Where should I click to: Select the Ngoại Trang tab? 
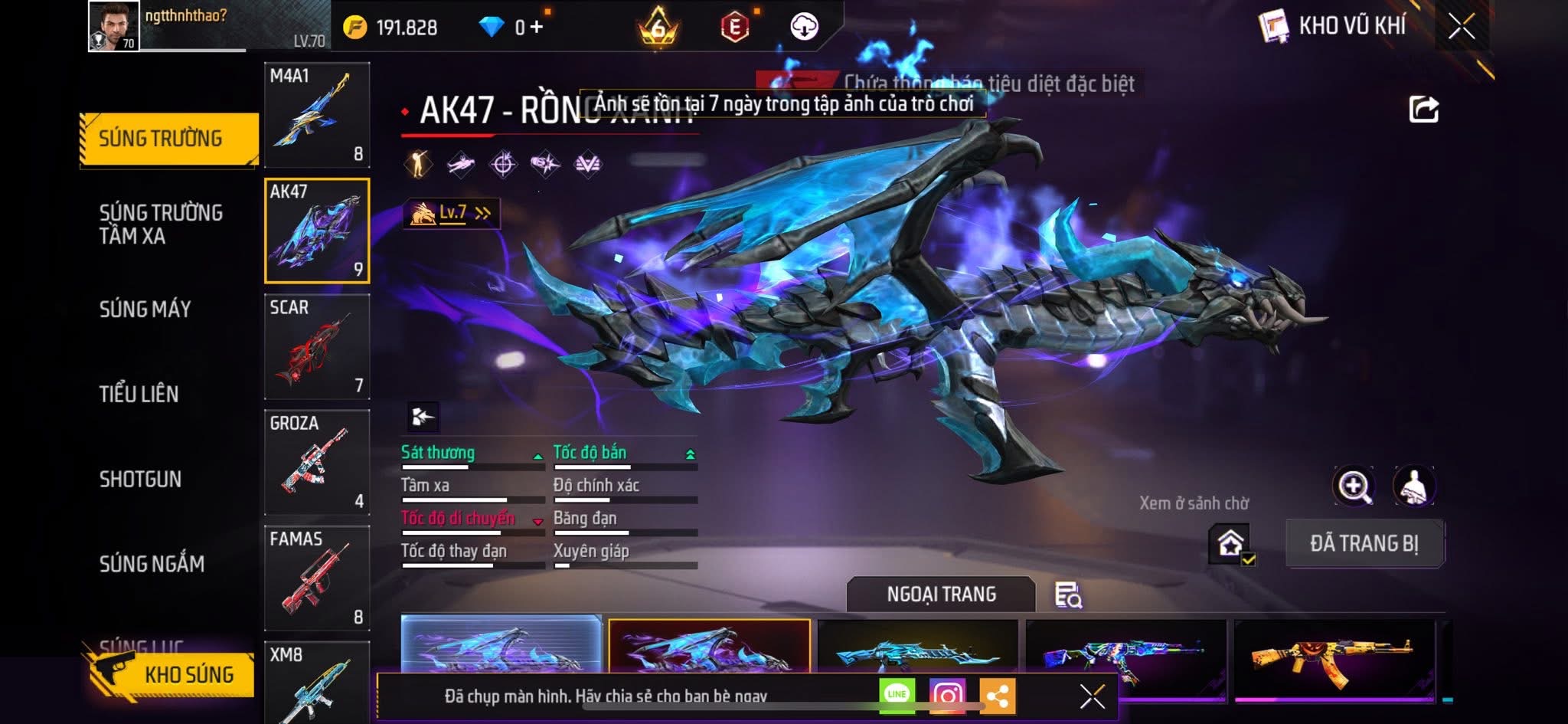point(941,594)
